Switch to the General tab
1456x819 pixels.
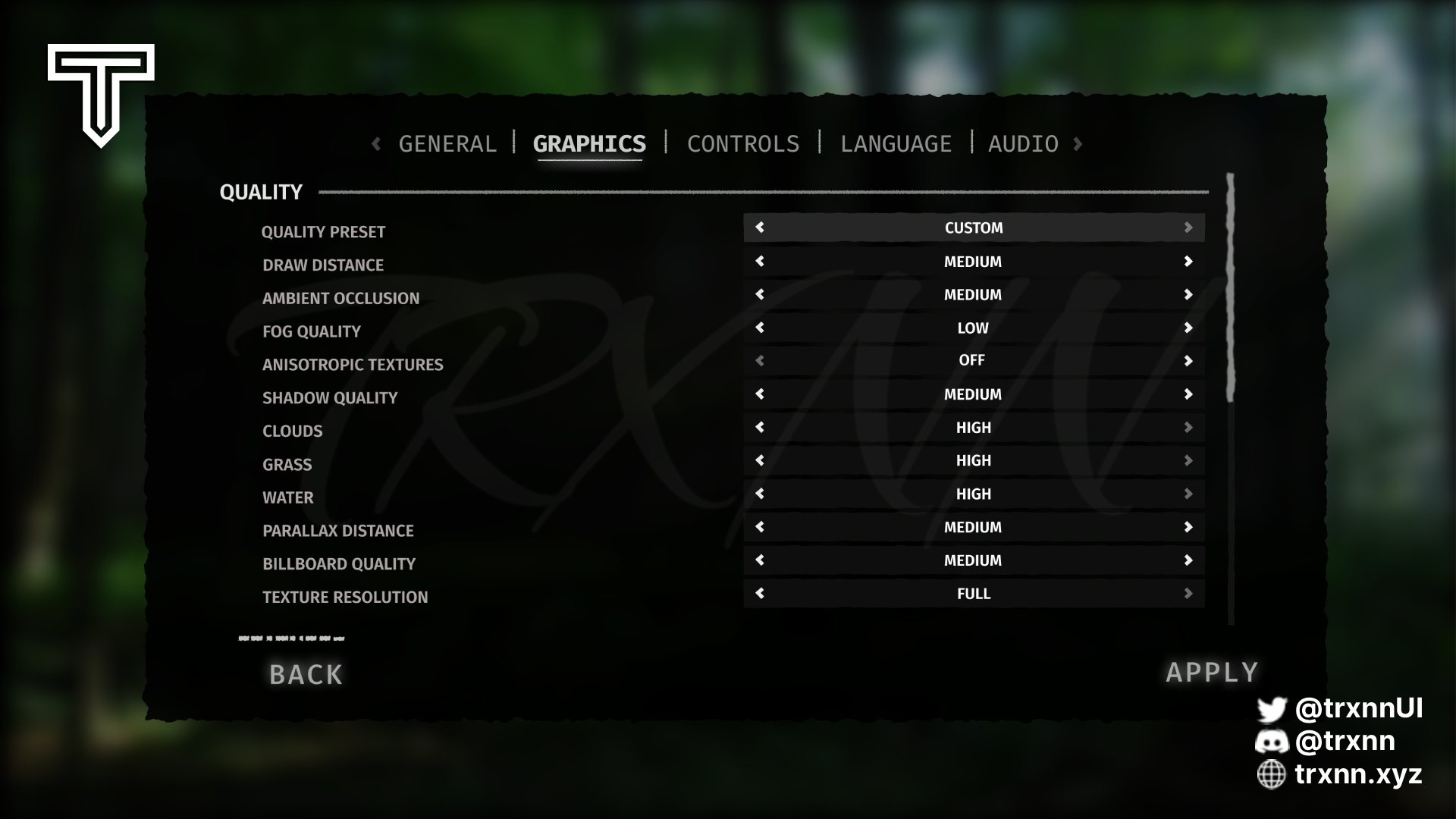tap(447, 143)
